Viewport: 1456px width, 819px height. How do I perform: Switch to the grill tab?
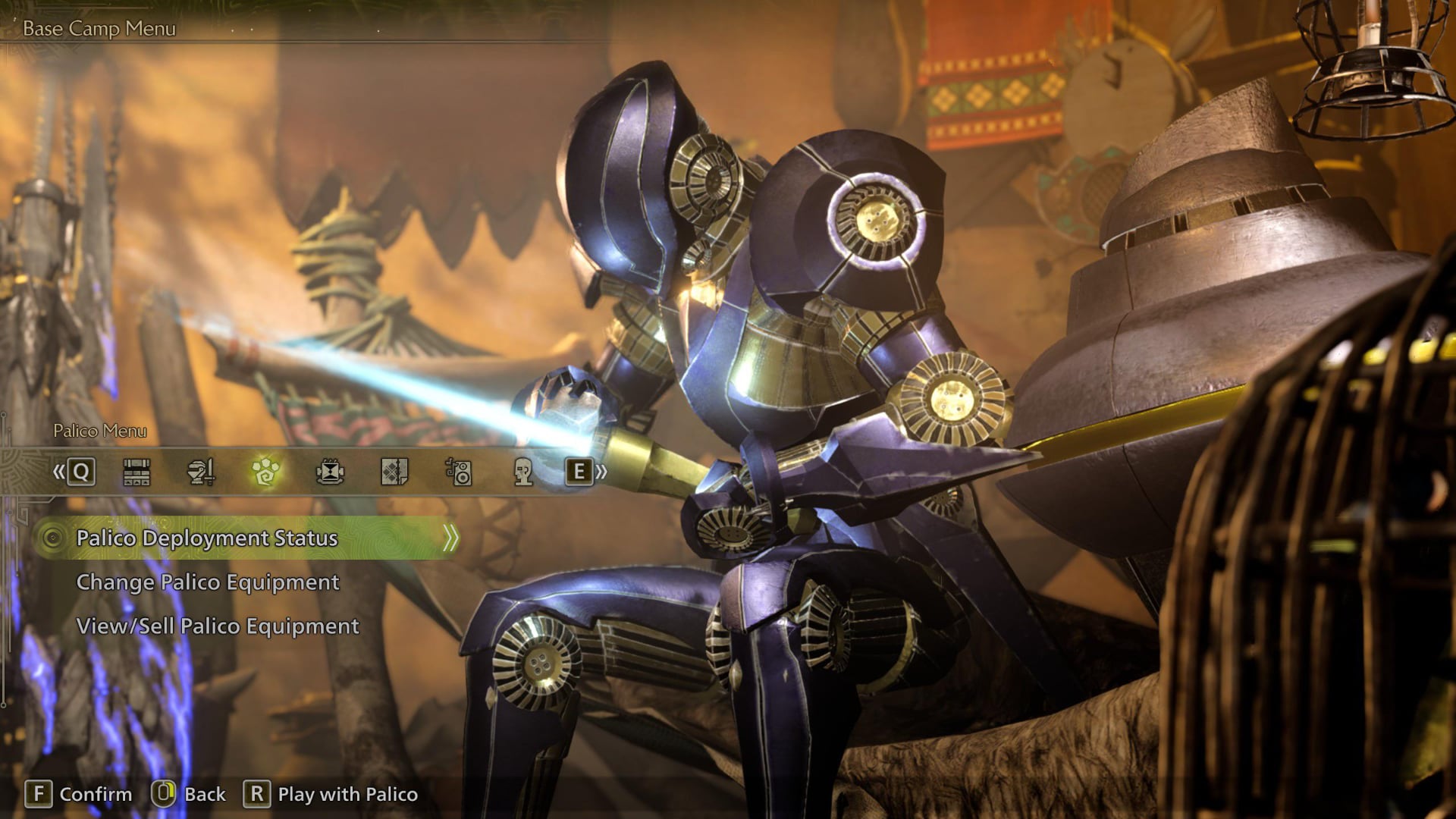click(330, 472)
